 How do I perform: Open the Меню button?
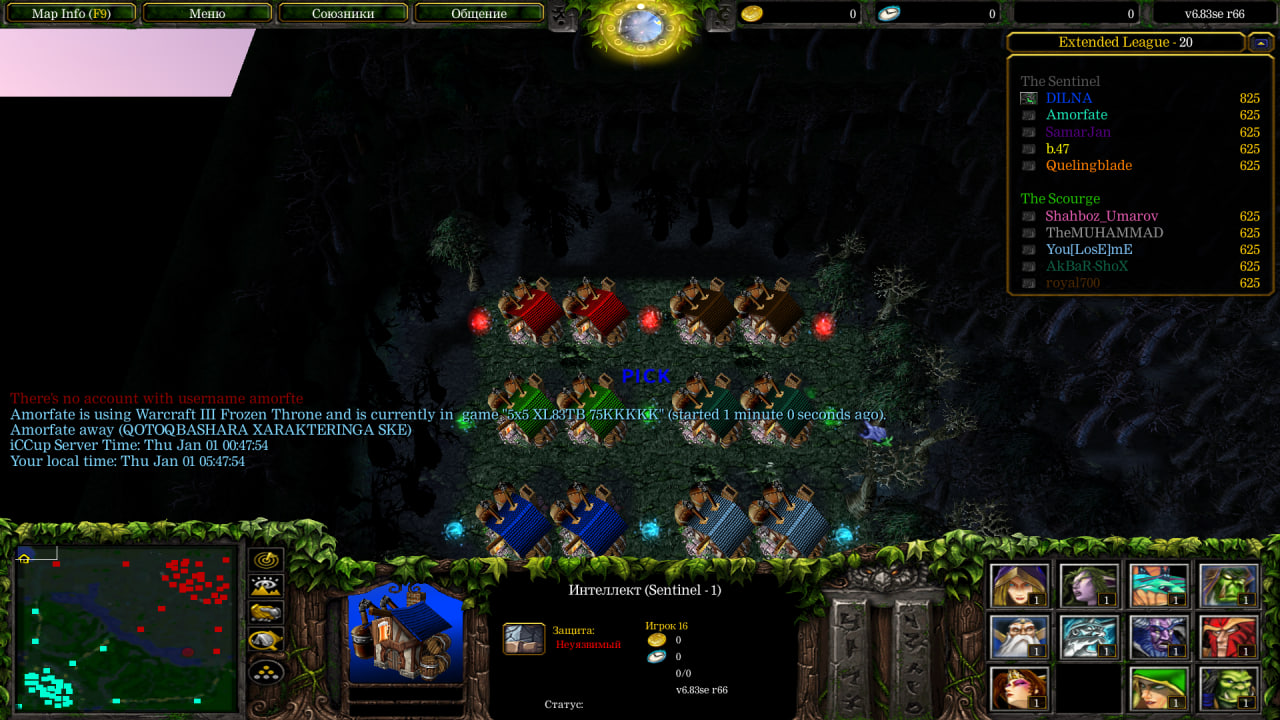(x=207, y=14)
